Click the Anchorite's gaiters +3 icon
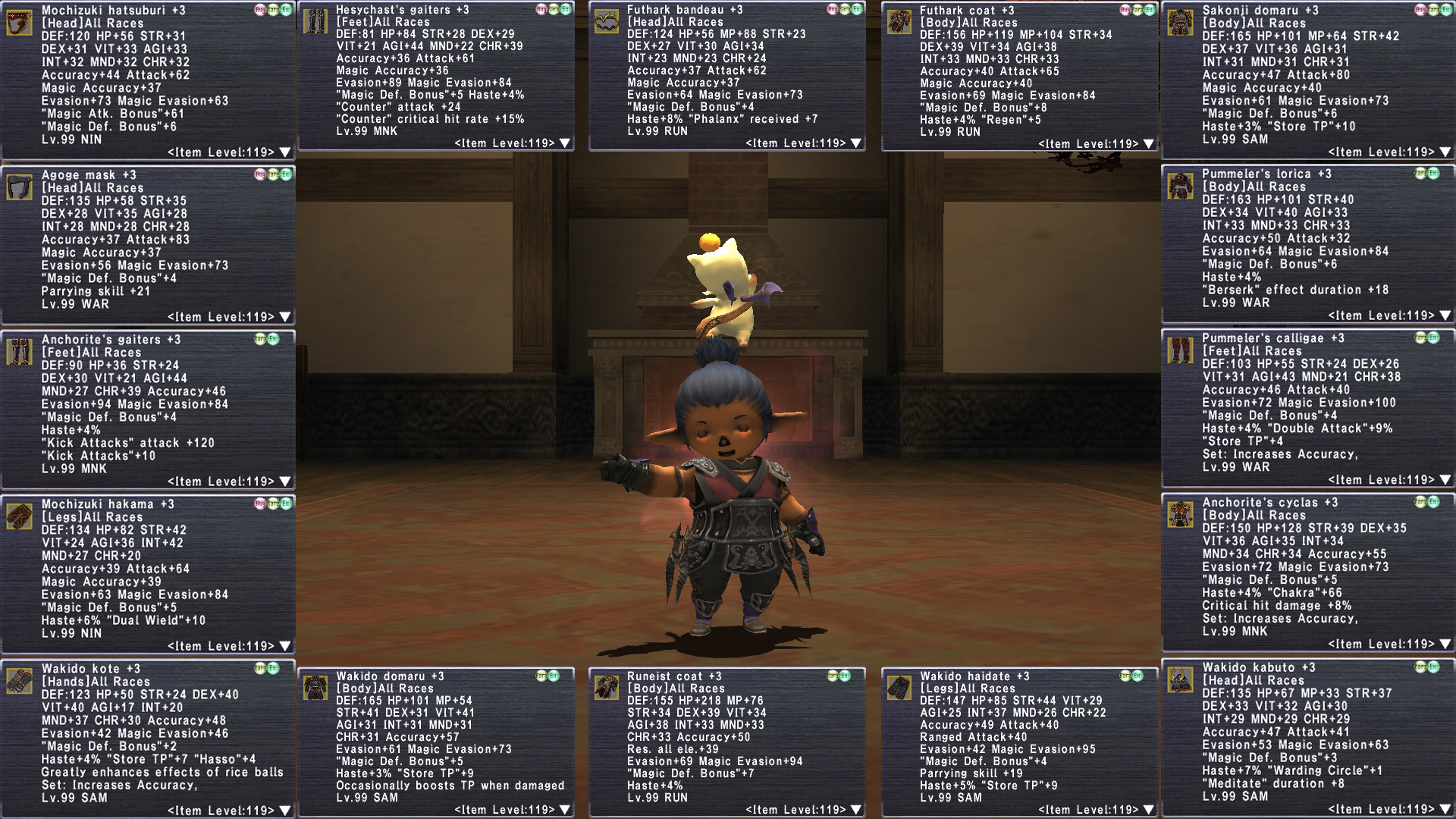 coord(19,352)
